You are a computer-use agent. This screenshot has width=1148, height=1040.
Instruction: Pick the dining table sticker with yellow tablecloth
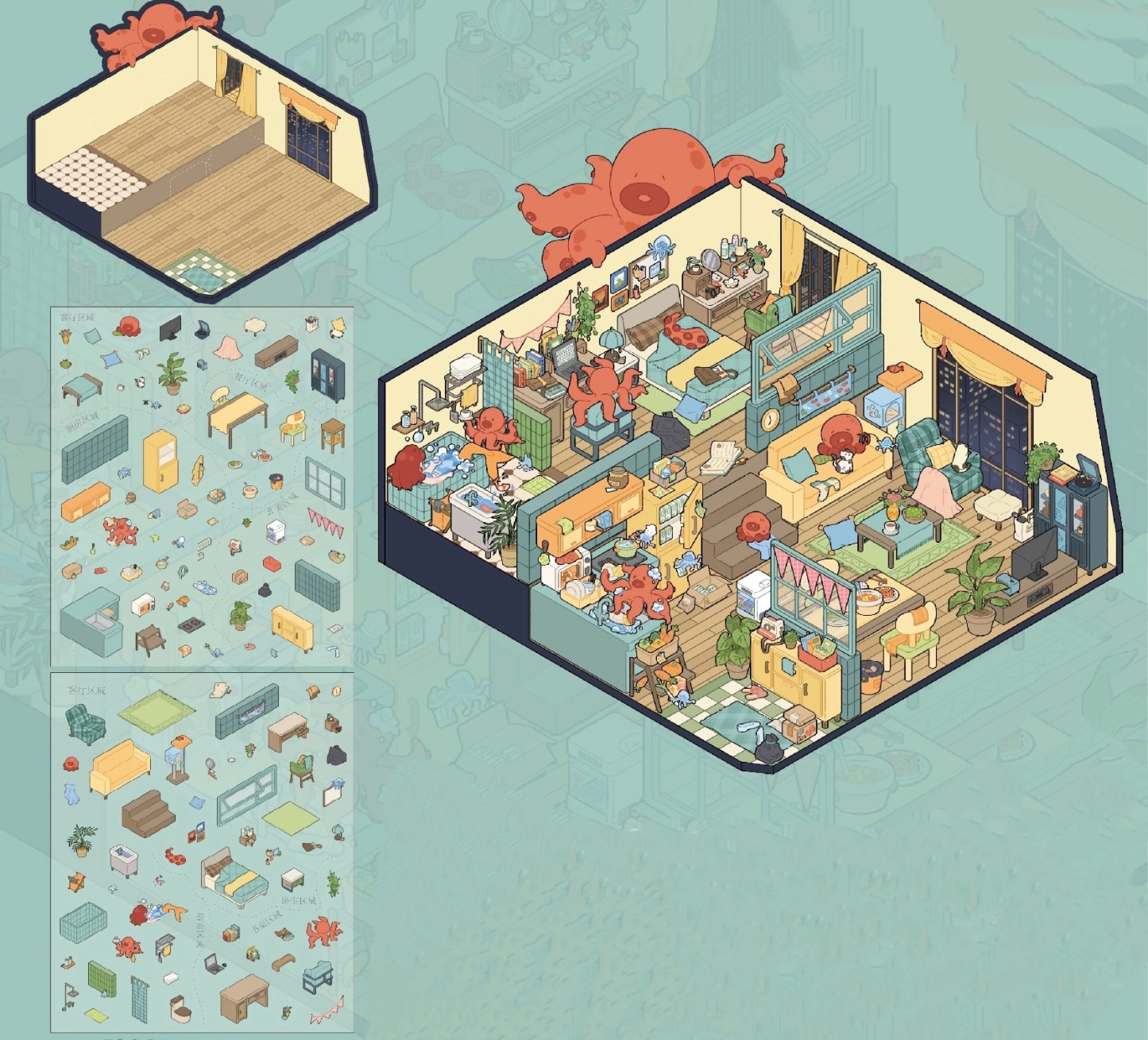click(x=237, y=416)
